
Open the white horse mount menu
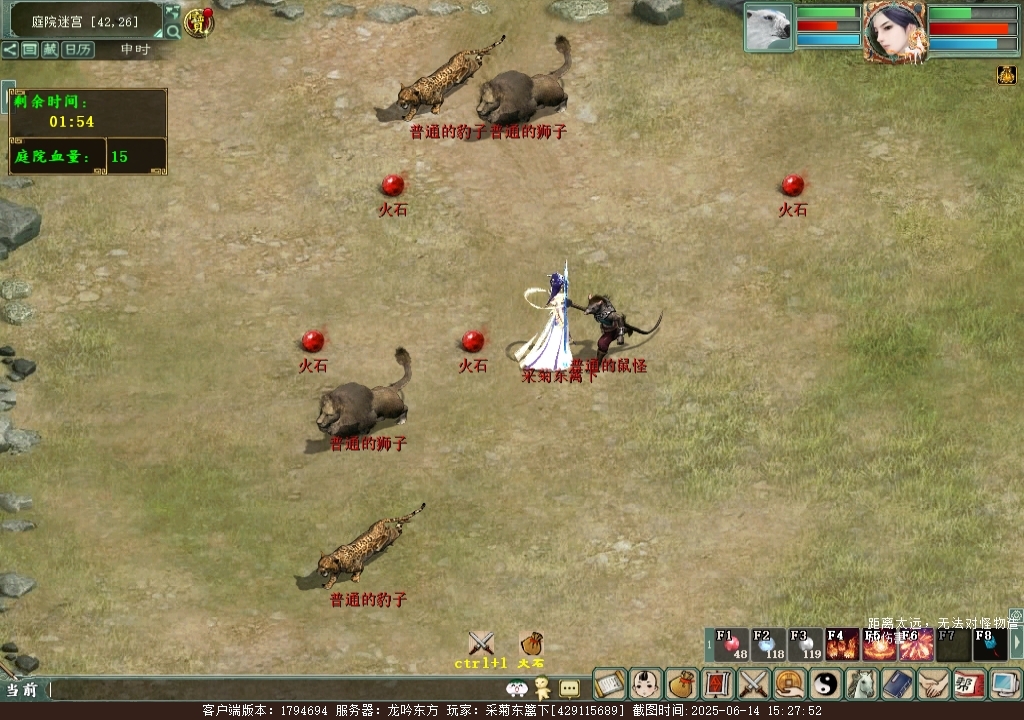(861, 684)
